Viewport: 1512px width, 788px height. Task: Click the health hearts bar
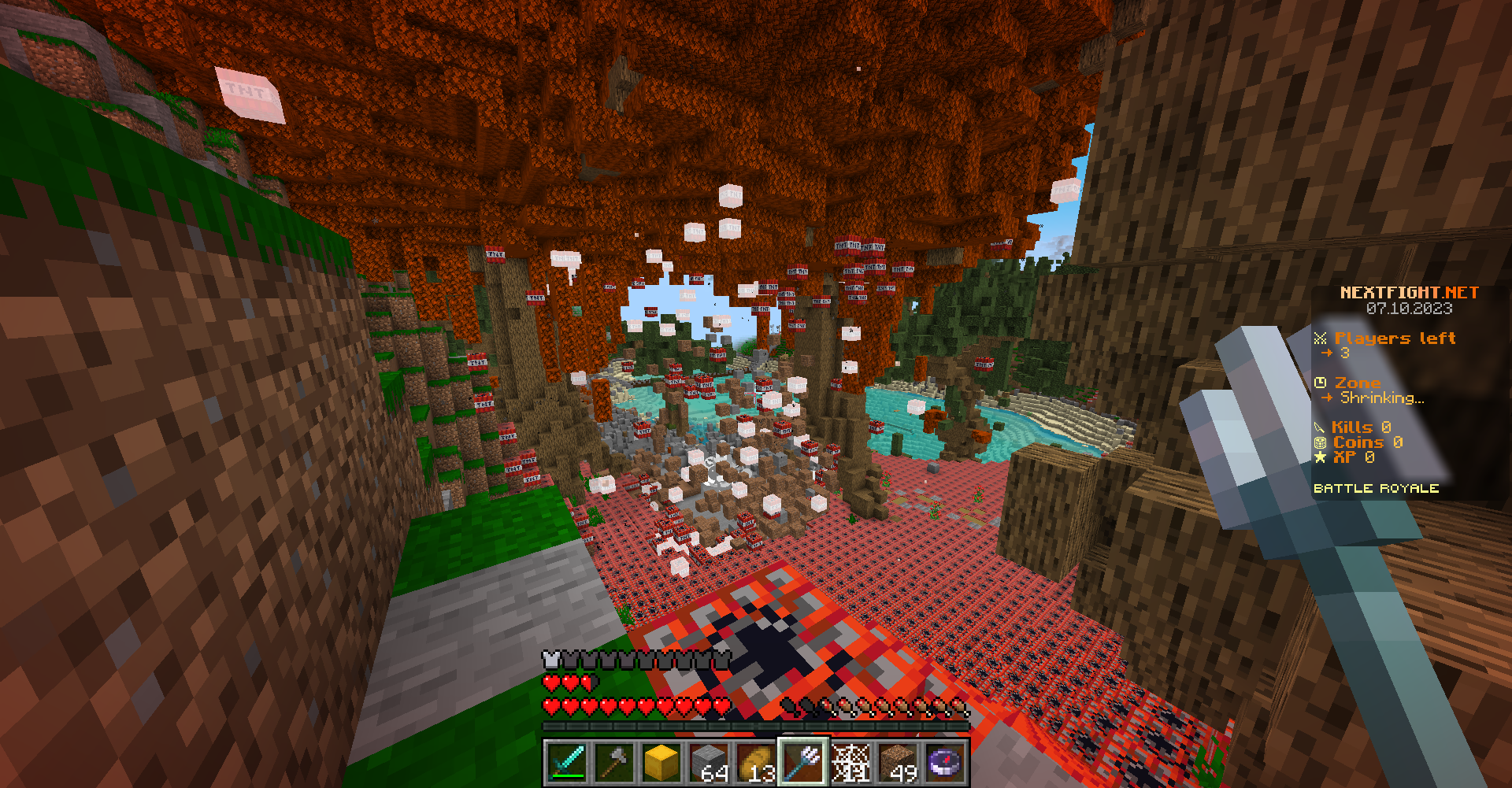630,708
